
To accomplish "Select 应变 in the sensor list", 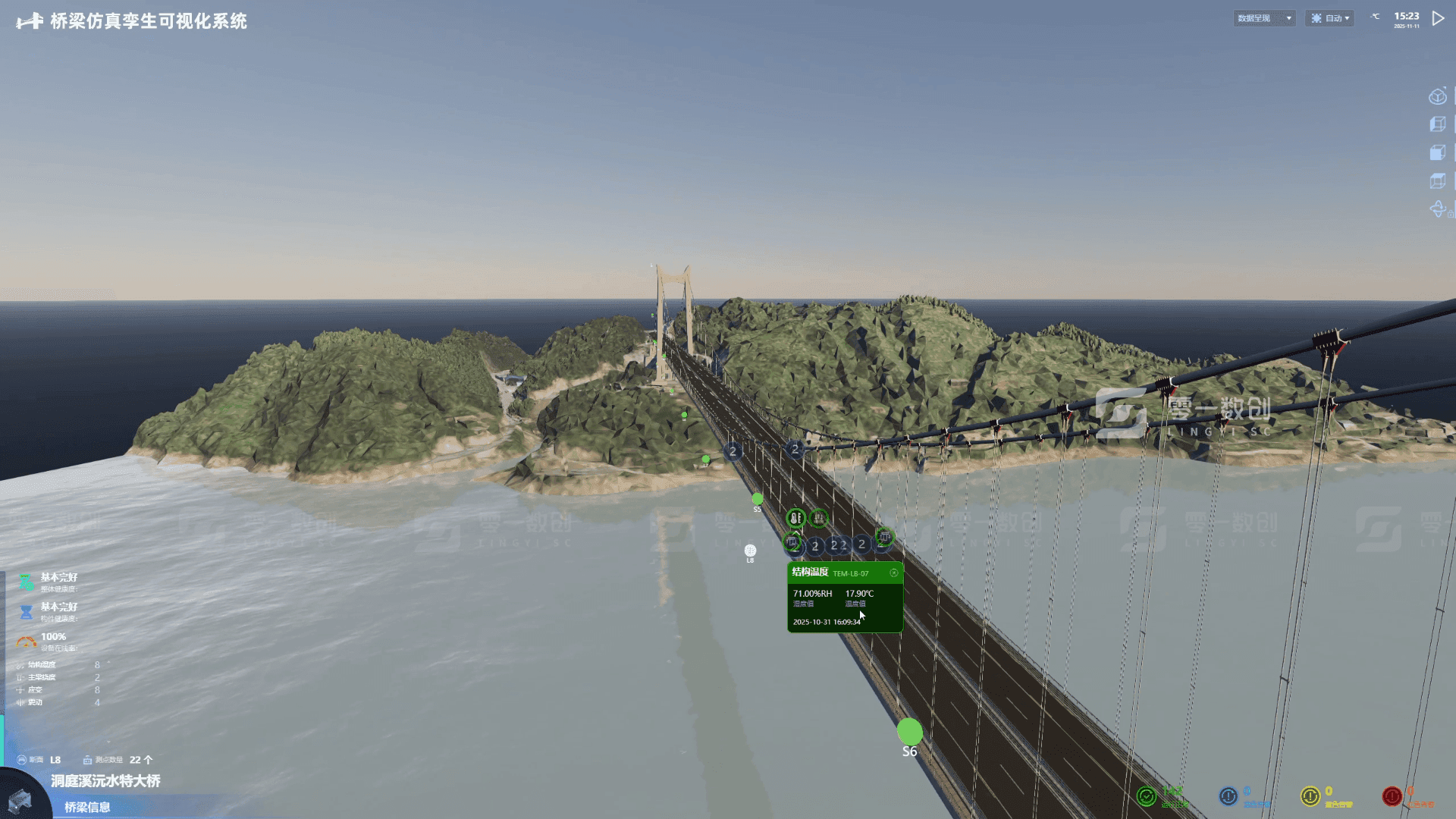I will (36, 690).
